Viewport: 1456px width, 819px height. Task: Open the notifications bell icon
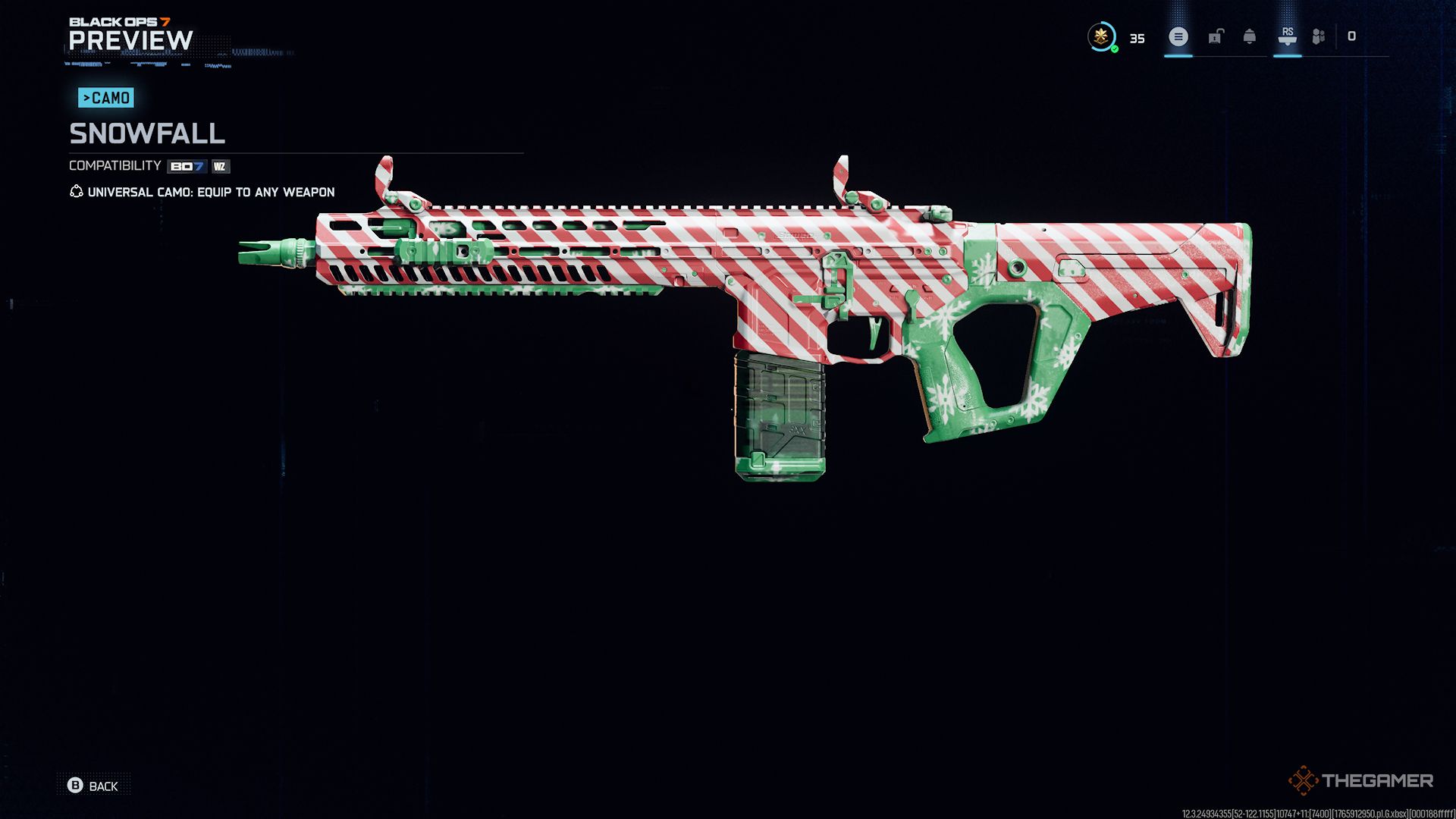pyautogui.click(x=1250, y=36)
